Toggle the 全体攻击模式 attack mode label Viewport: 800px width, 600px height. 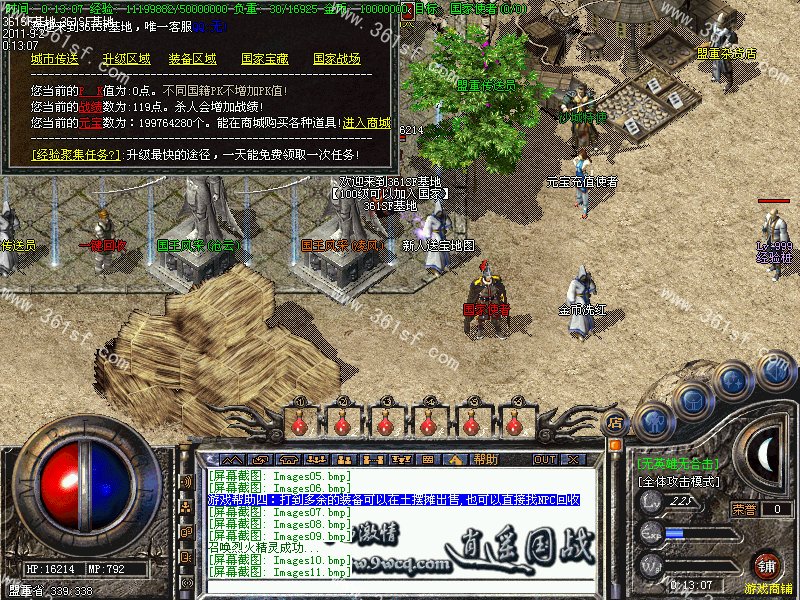coord(678,482)
